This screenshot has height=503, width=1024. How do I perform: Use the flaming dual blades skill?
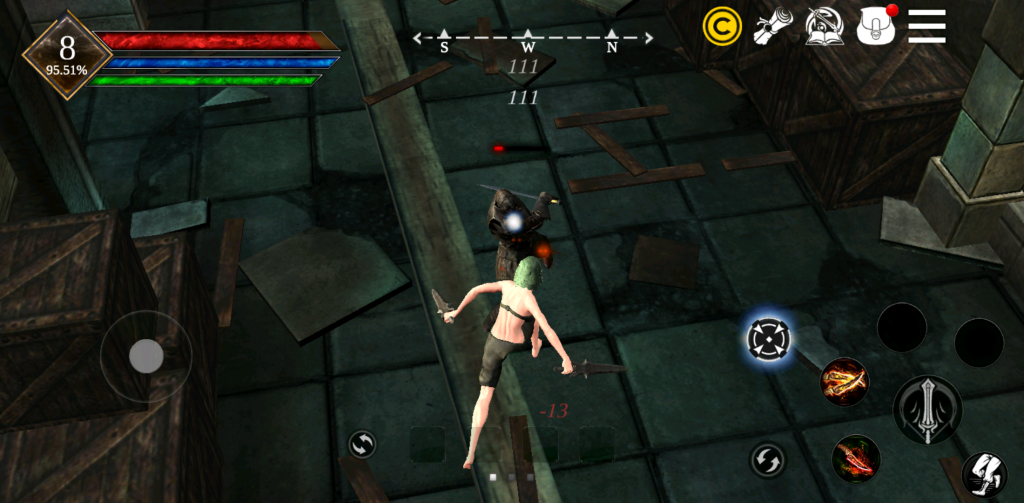pos(844,381)
